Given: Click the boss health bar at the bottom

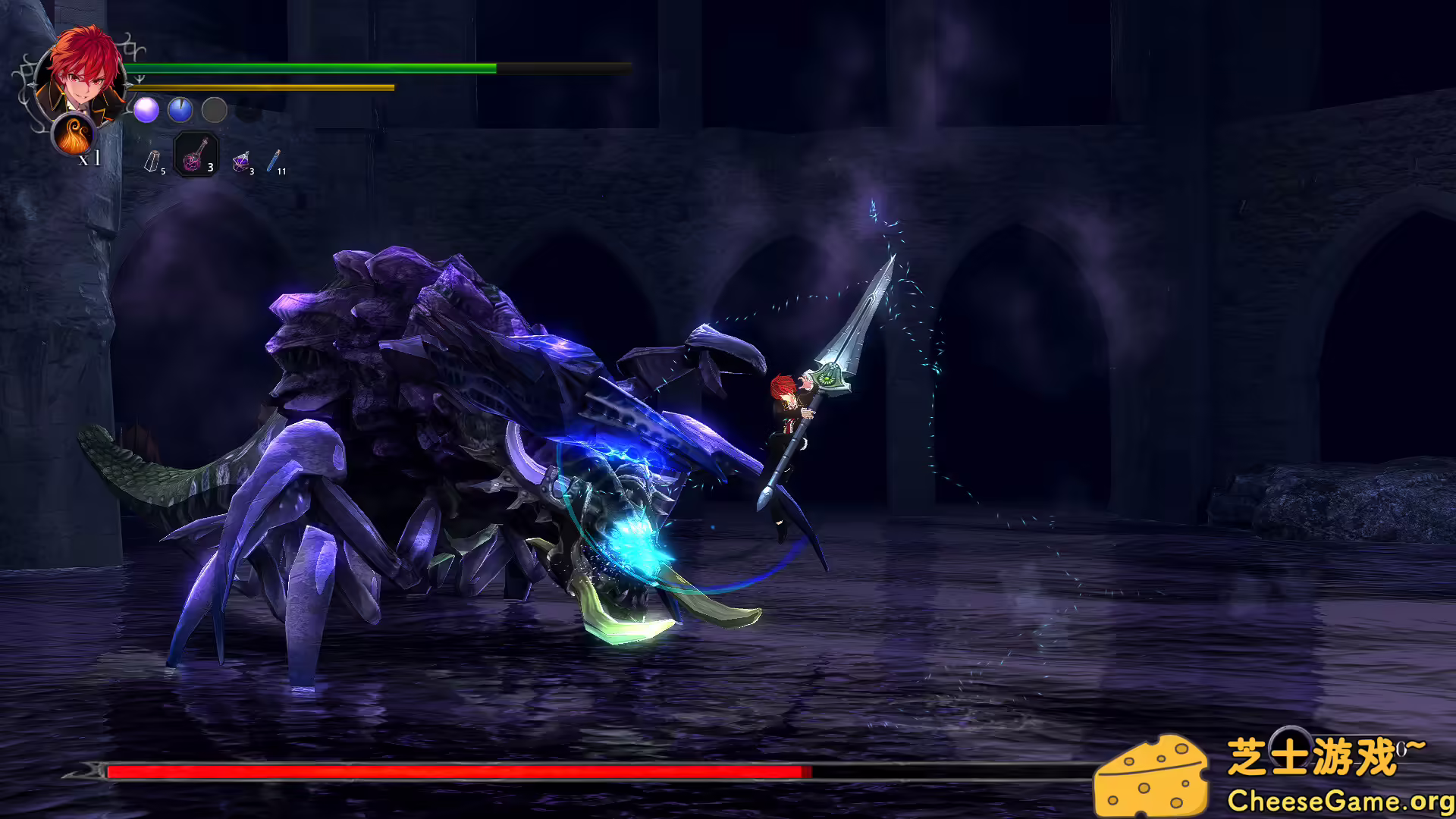Looking at the screenshot, I should 455,771.
